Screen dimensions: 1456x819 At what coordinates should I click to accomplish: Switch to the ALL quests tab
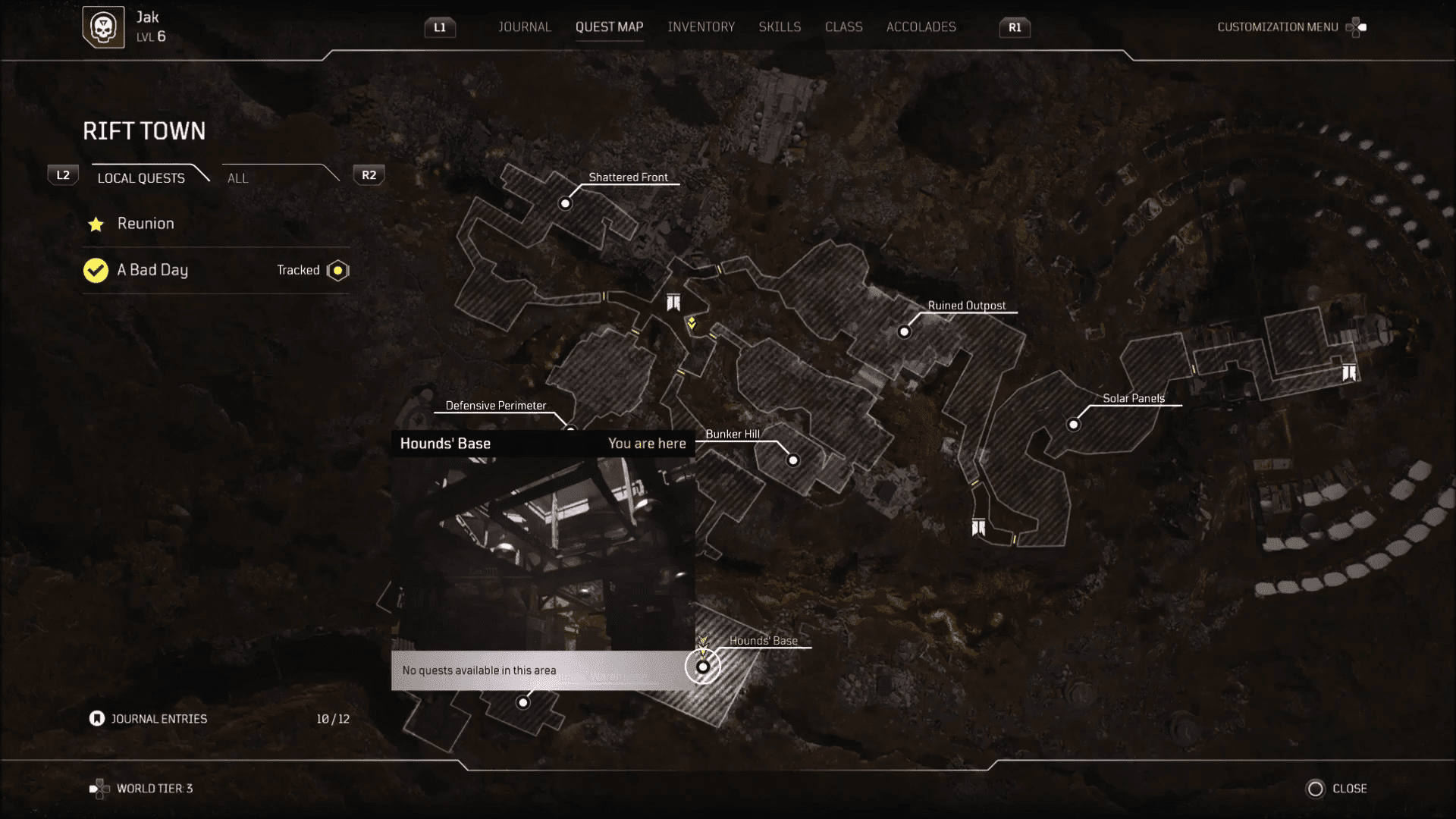[237, 178]
